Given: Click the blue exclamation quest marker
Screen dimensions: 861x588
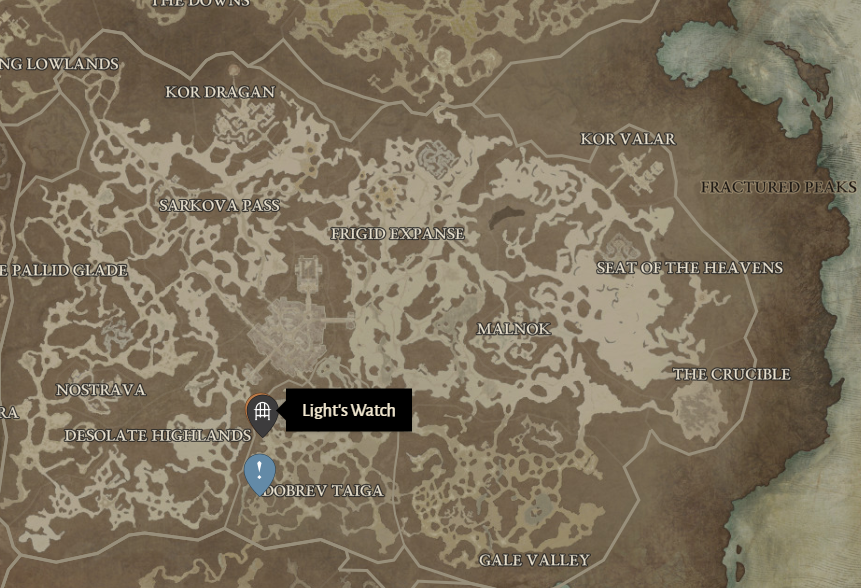Looking at the screenshot, I should pos(260,471).
